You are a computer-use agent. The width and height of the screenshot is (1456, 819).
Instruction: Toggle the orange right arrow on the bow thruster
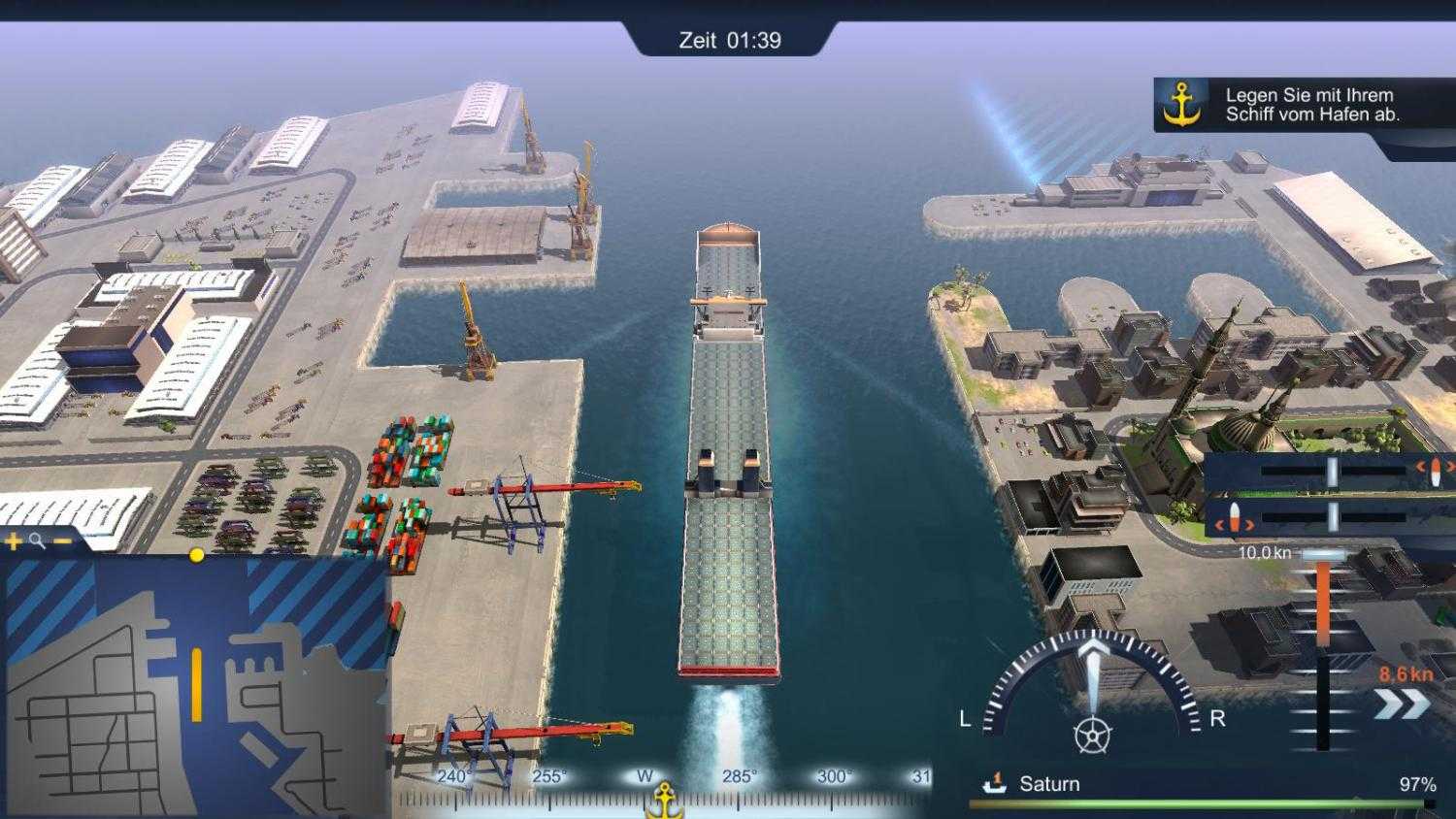point(1449,469)
